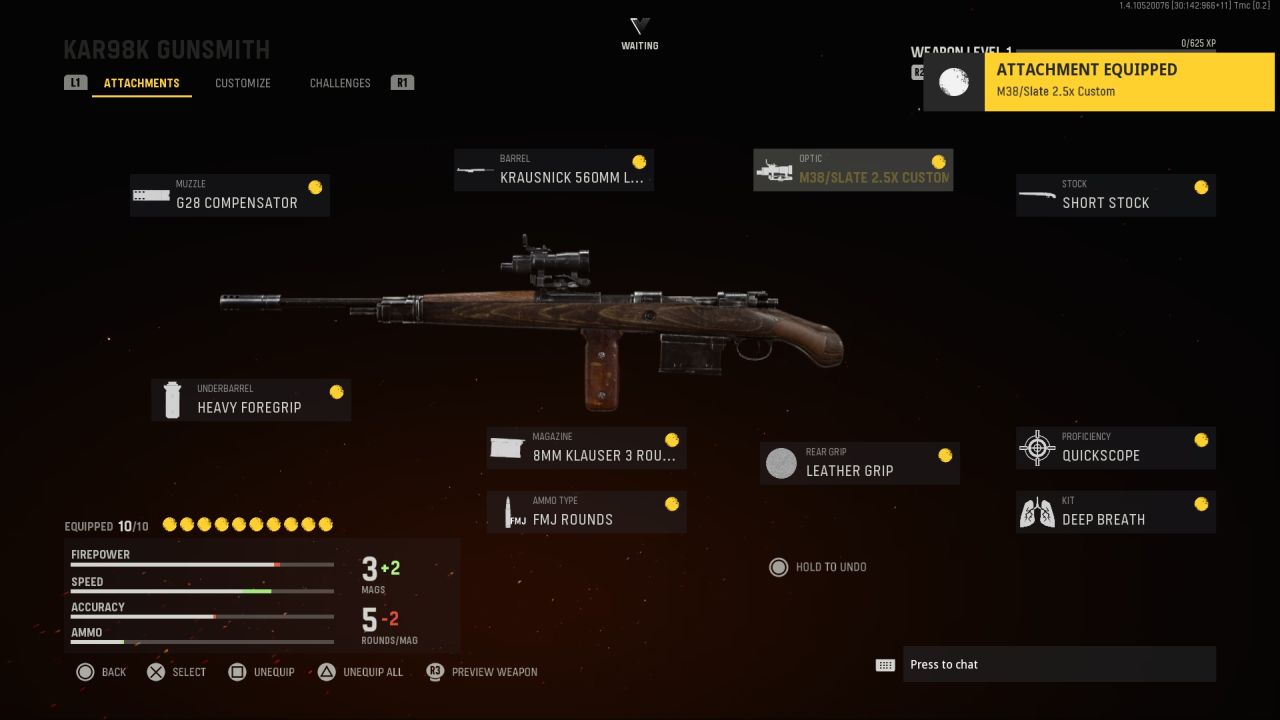Click the gold coin on the Muzzle slot

tap(316, 187)
